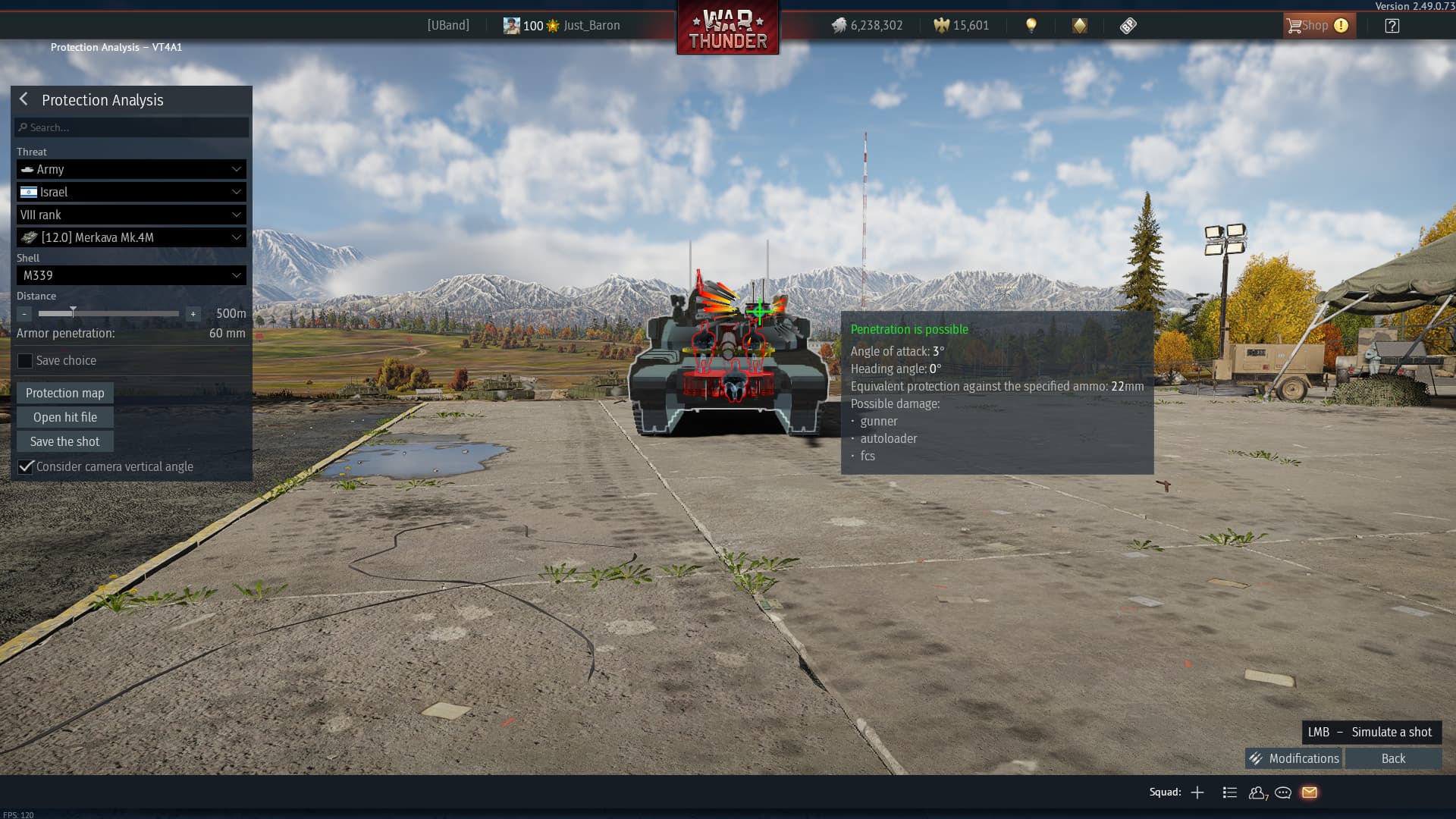The image size is (1456, 819).
Task: Open hit file
Action: 65,417
